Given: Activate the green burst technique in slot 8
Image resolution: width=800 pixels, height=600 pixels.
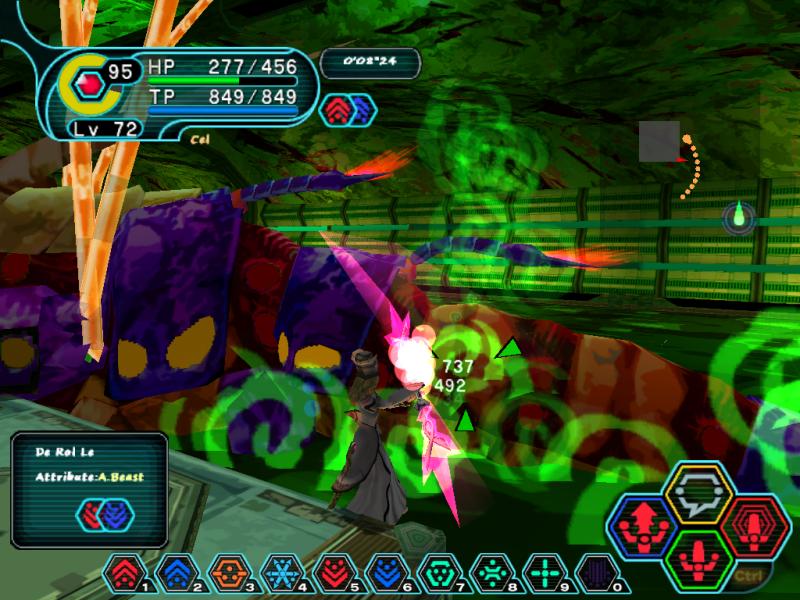Looking at the screenshot, I should pyautogui.click(x=492, y=573).
